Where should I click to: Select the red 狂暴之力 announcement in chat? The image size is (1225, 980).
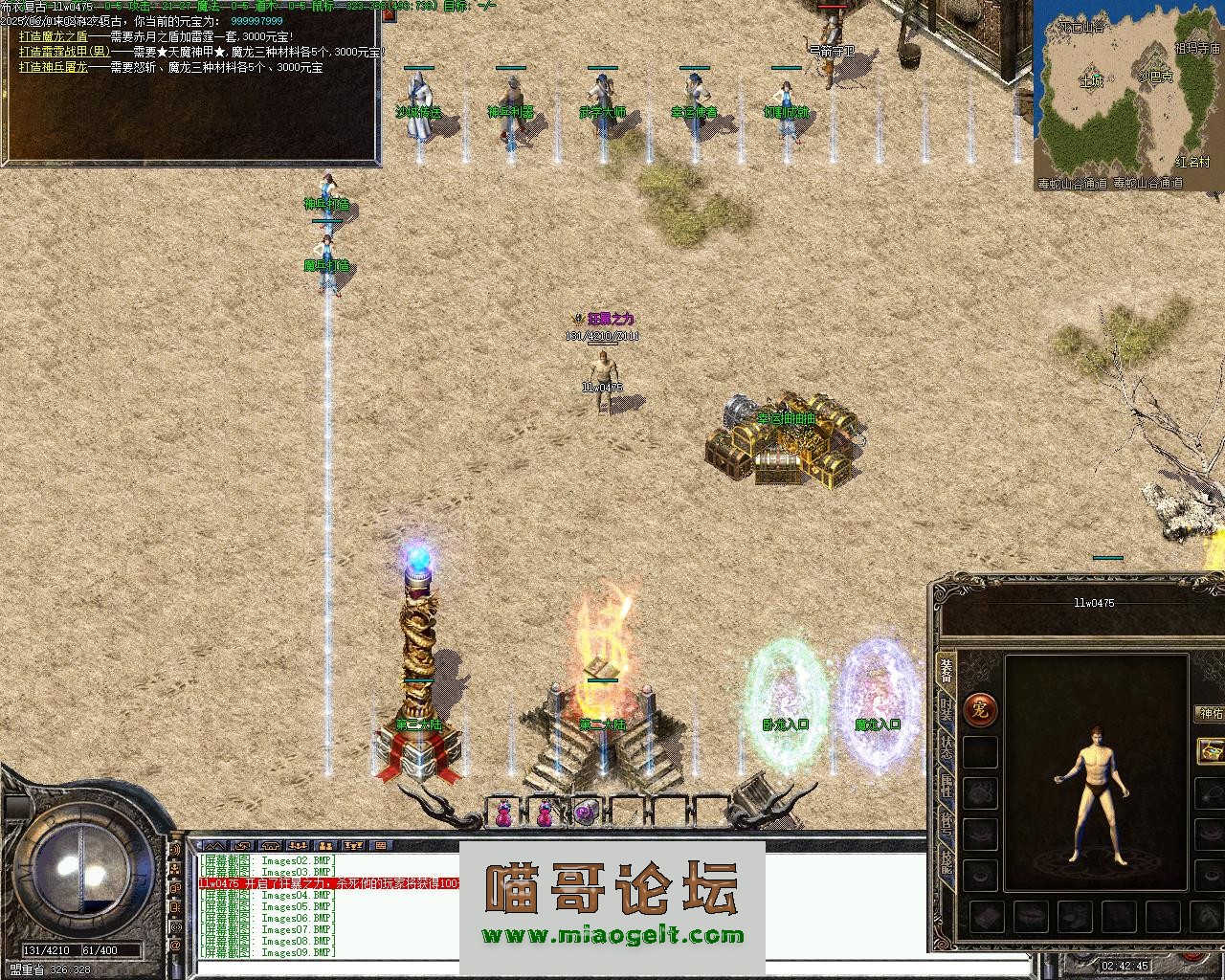click(327, 883)
